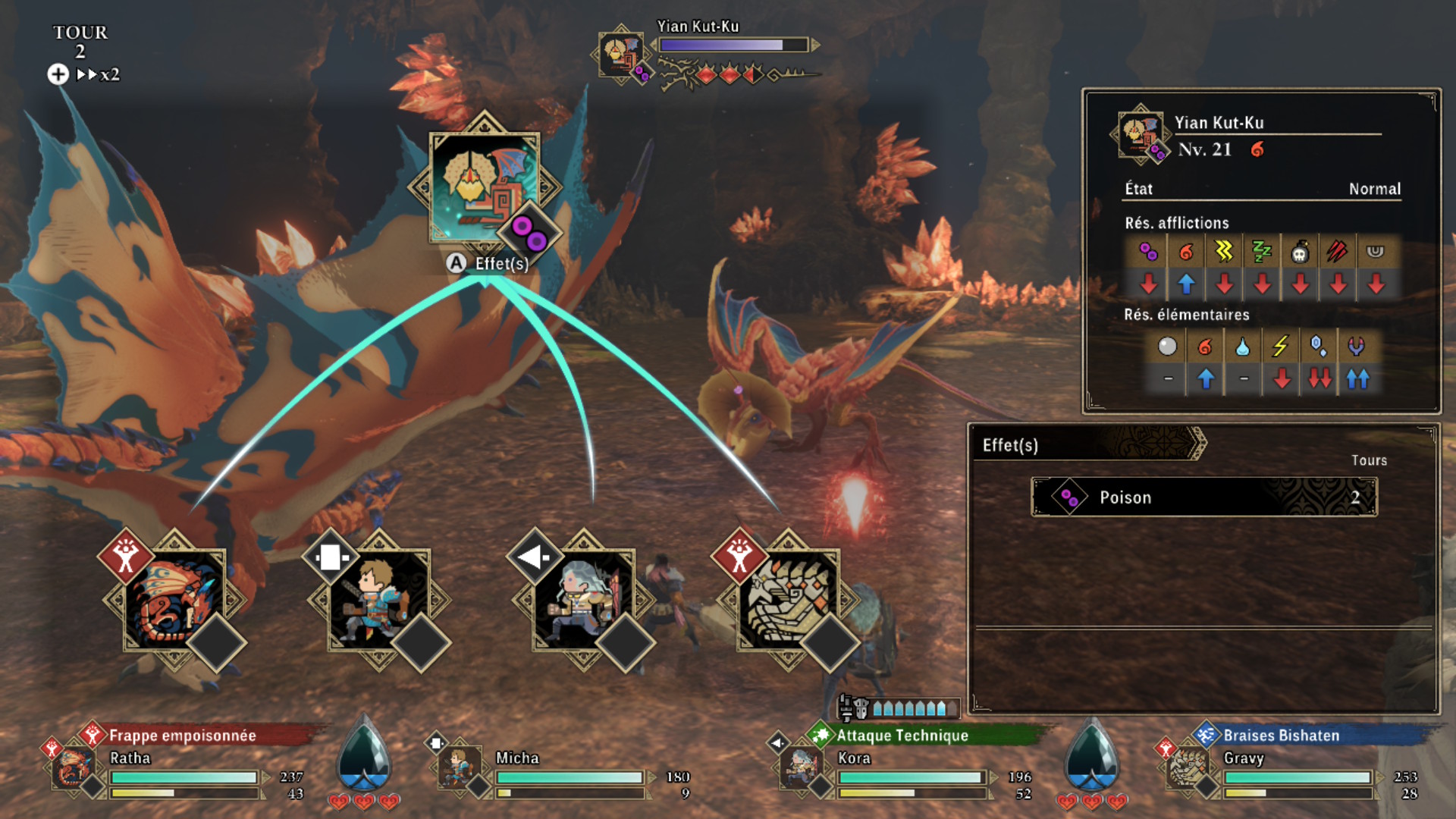
Task: Click Kora's small status portrait
Action: tap(800, 767)
